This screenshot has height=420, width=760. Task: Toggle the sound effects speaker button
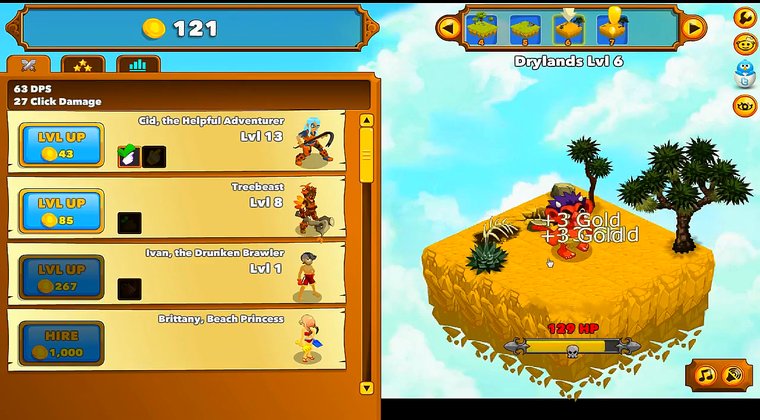(735, 376)
